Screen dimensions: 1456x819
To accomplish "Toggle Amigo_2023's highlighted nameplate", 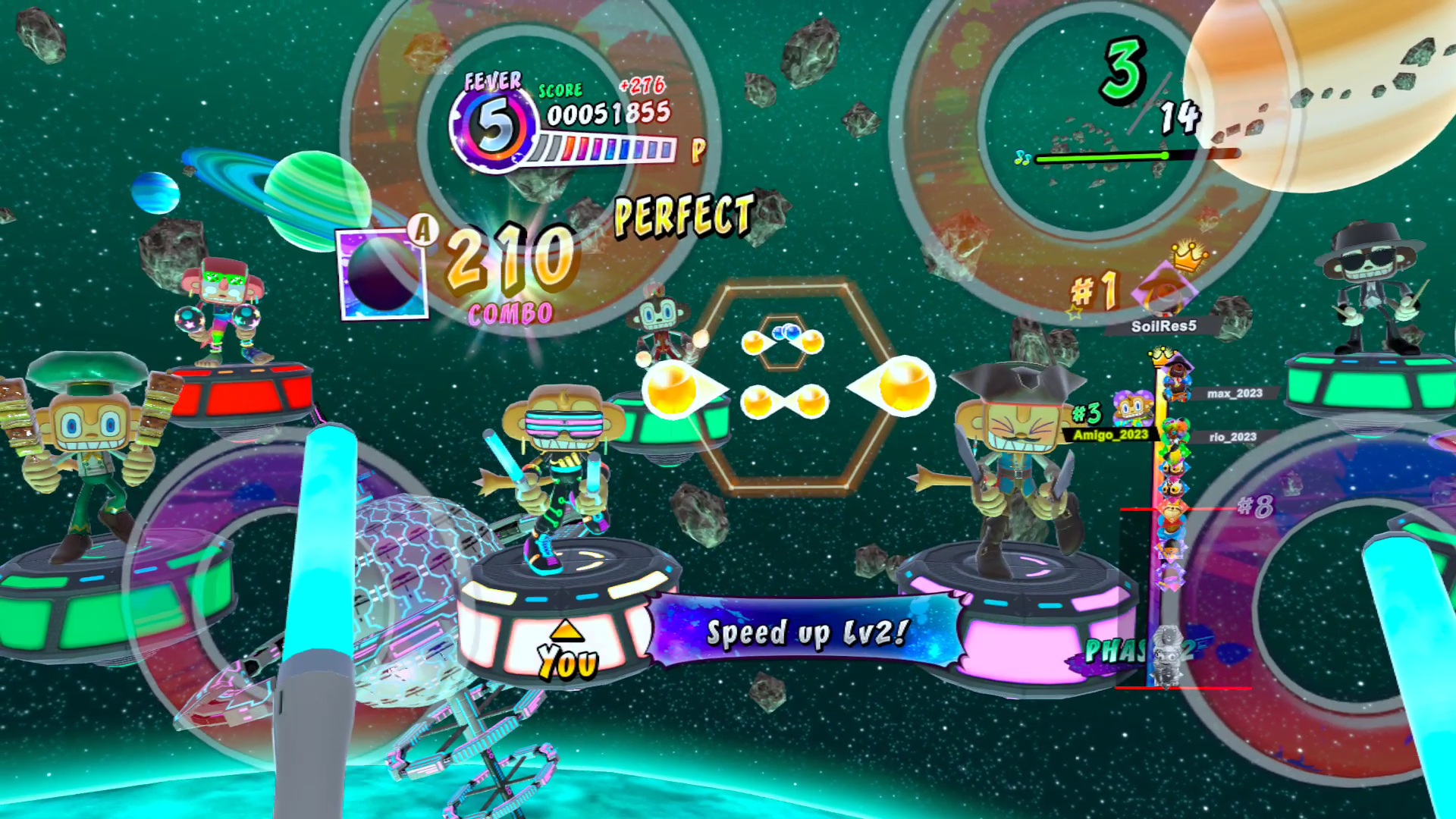I will (1109, 435).
